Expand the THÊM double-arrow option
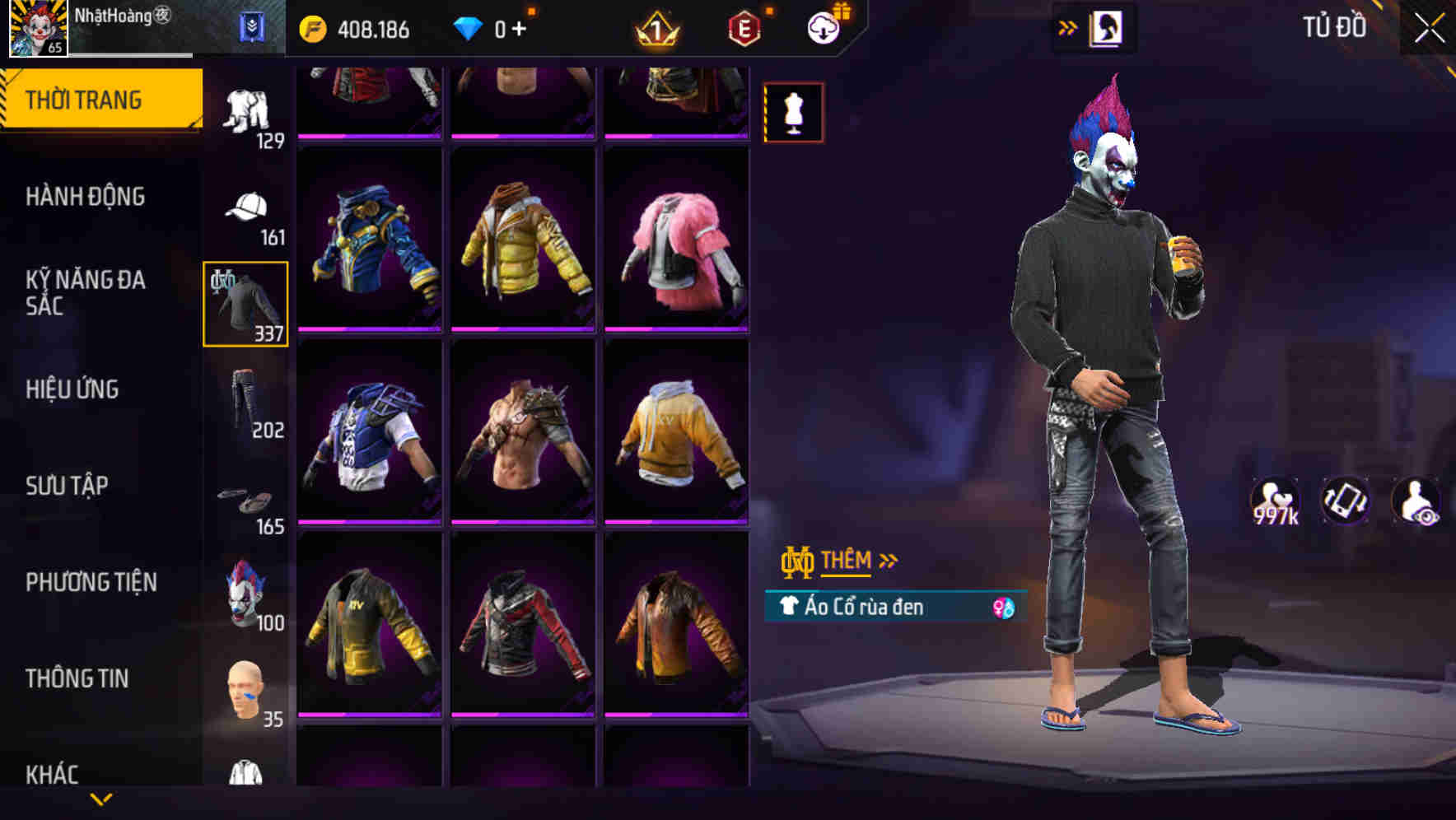1456x820 pixels. click(x=888, y=560)
